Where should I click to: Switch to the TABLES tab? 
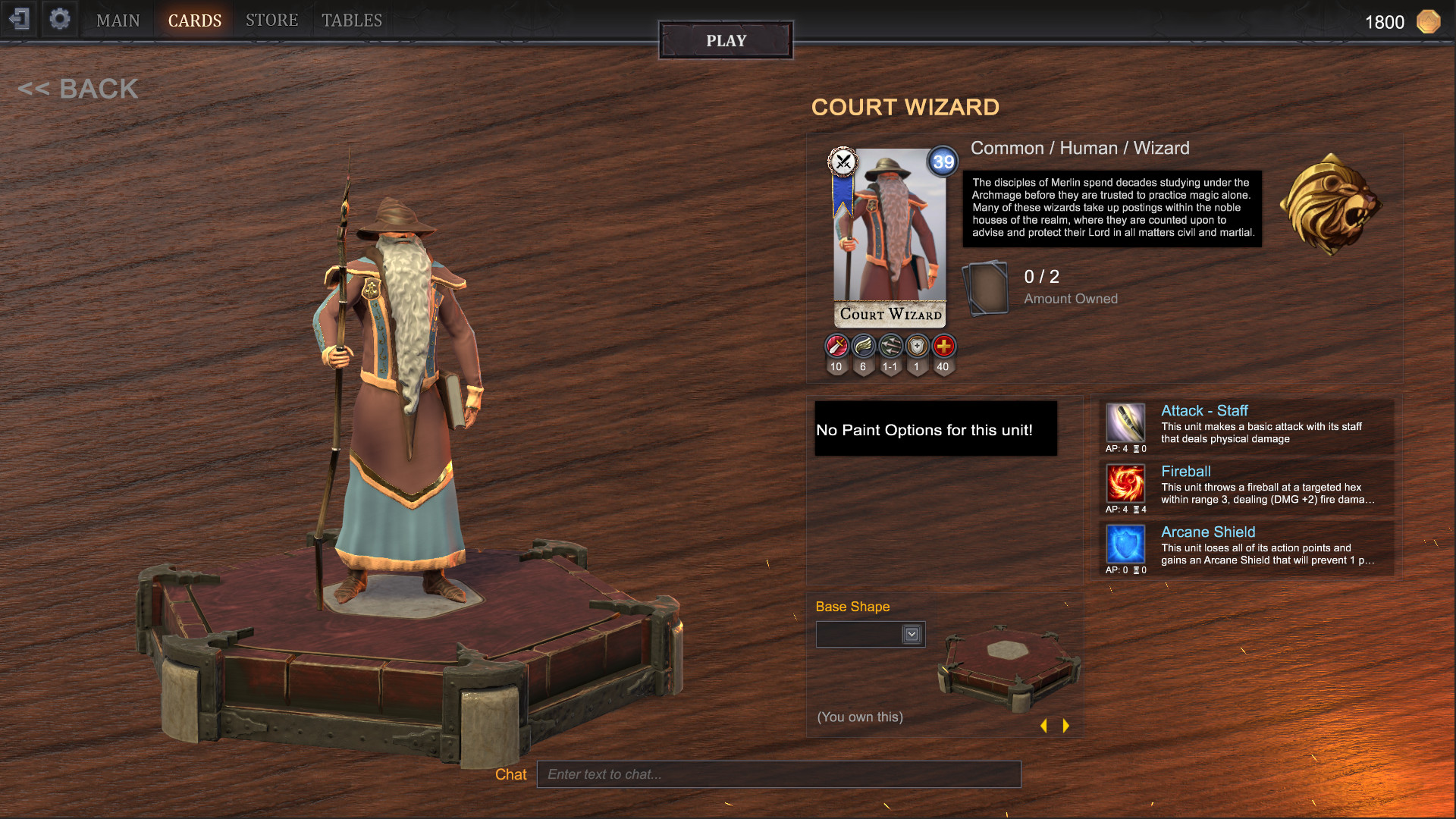350,20
